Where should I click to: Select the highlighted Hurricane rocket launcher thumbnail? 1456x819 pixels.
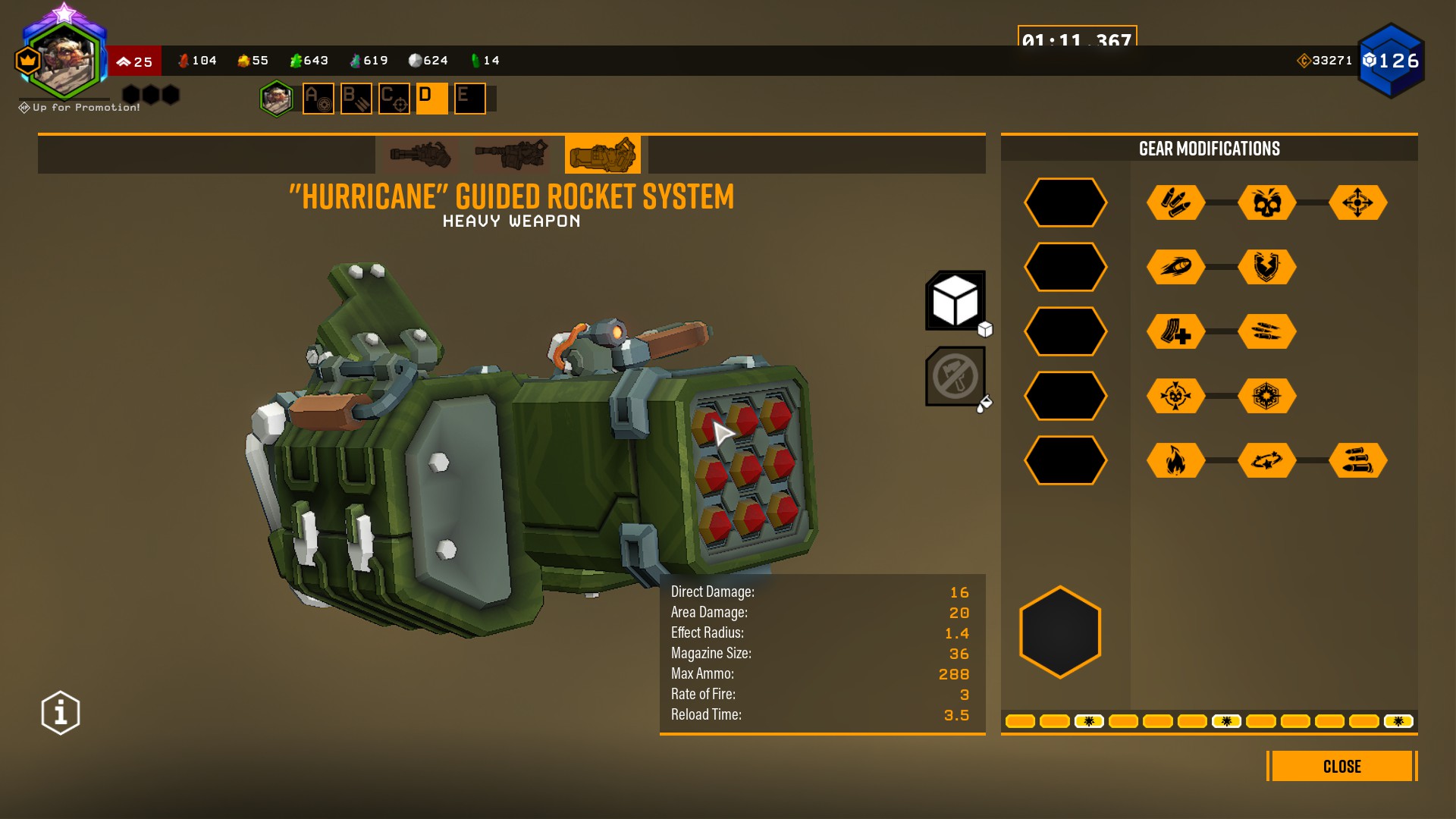(603, 155)
